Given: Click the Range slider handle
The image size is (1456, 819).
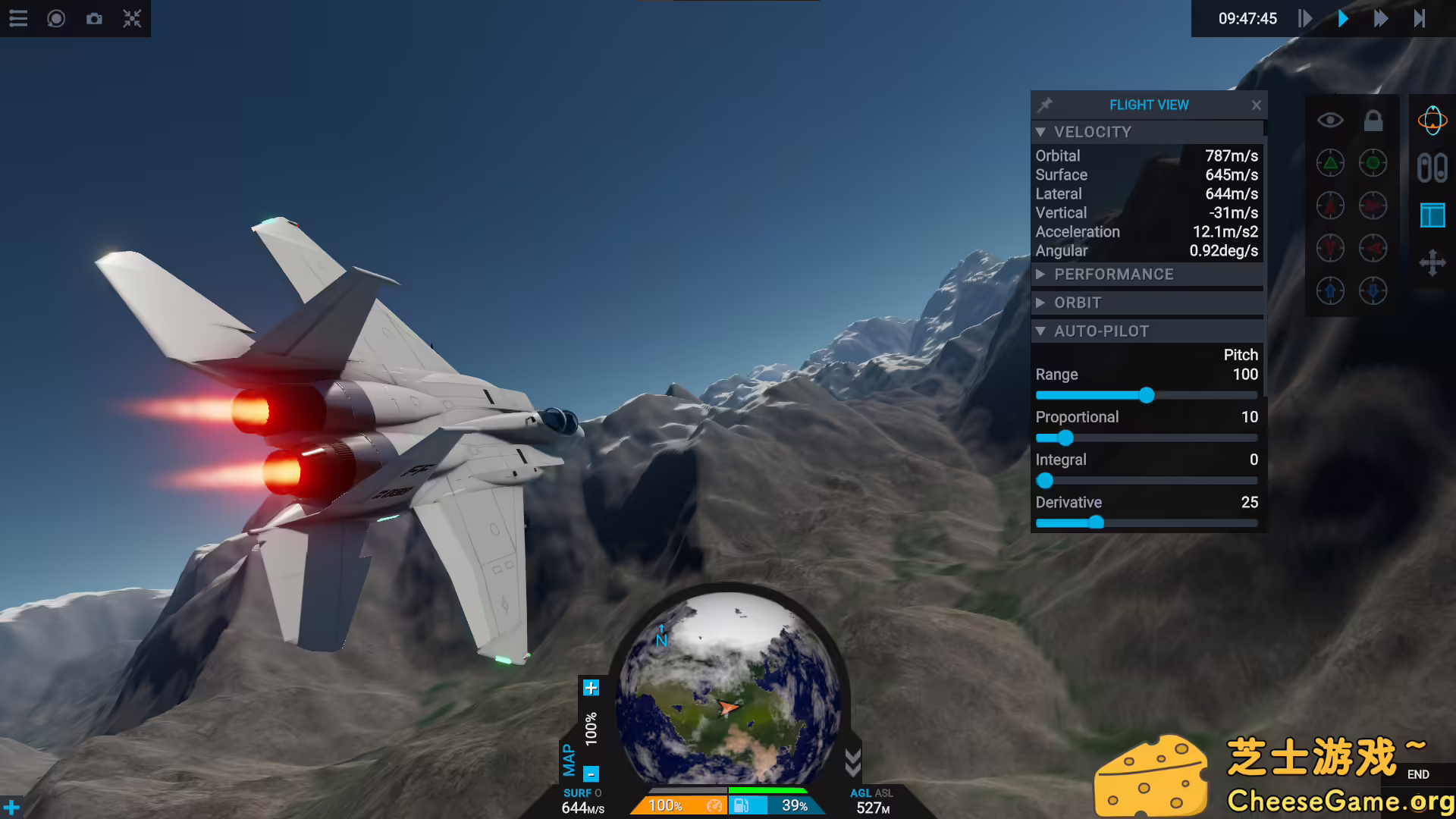Looking at the screenshot, I should (x=1147, y=395).
